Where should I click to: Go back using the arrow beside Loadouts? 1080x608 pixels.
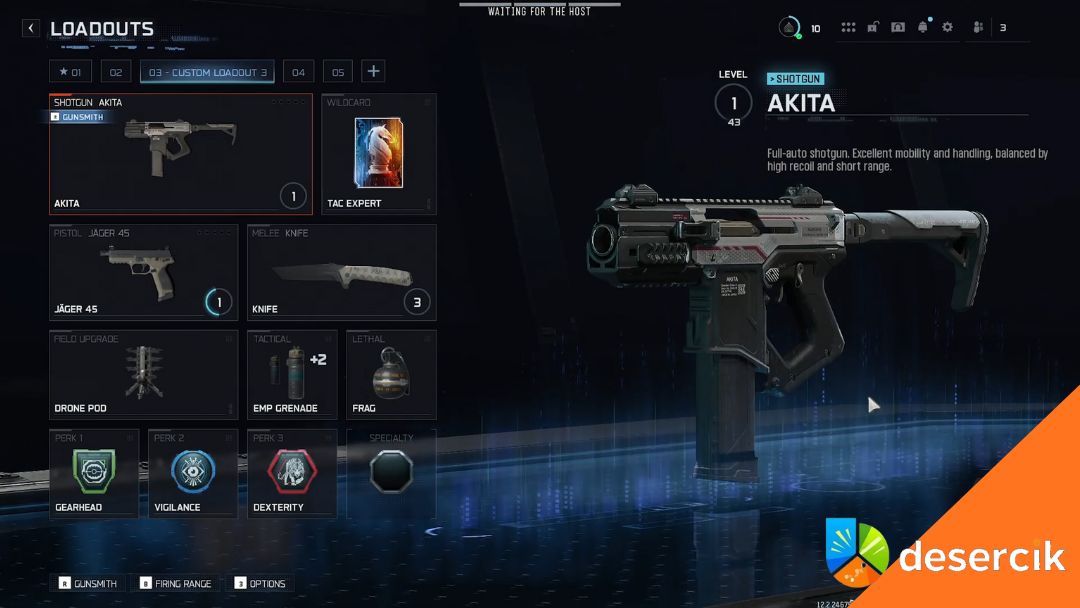31,29
